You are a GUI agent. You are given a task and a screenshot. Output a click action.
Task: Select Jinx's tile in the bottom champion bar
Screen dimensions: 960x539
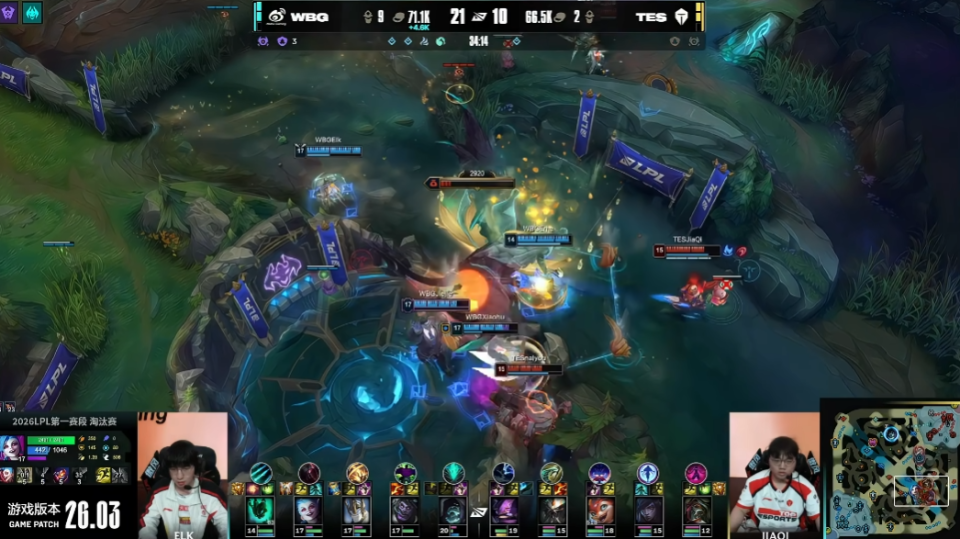click(x=308, y=509)
